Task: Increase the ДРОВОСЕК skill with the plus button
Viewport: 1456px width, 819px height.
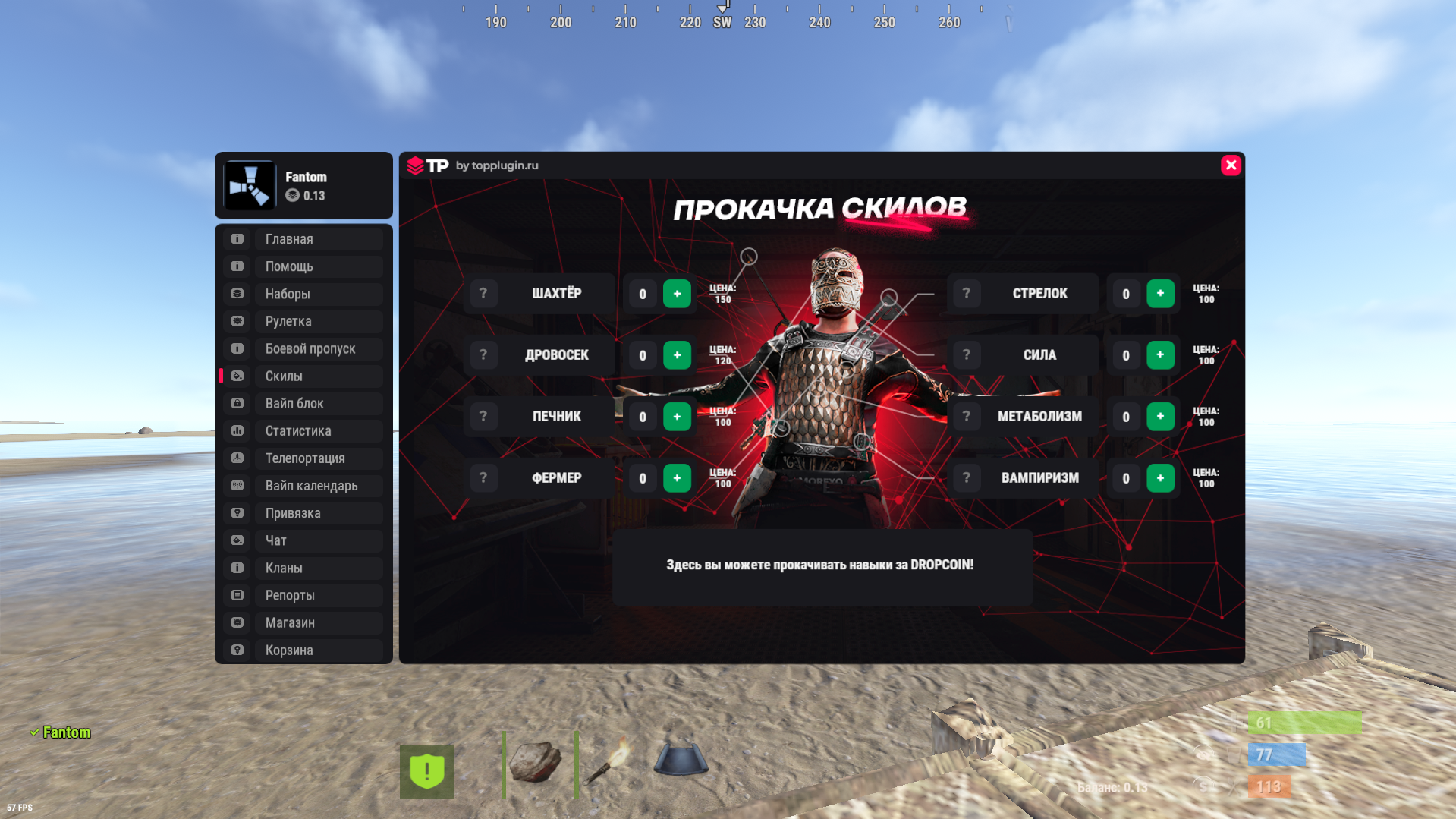Action: (x=677, y=354)
